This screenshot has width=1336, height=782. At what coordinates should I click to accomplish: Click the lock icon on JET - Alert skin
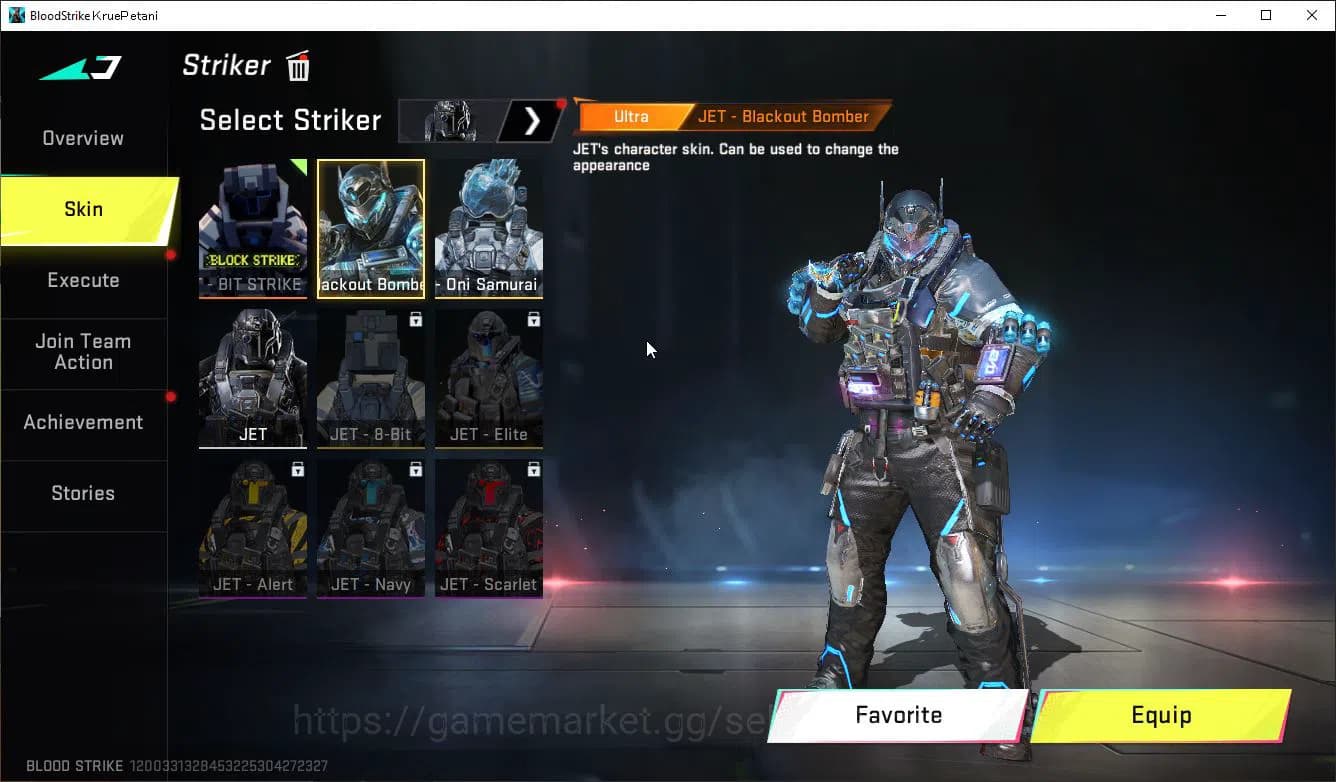click(296, 469)
